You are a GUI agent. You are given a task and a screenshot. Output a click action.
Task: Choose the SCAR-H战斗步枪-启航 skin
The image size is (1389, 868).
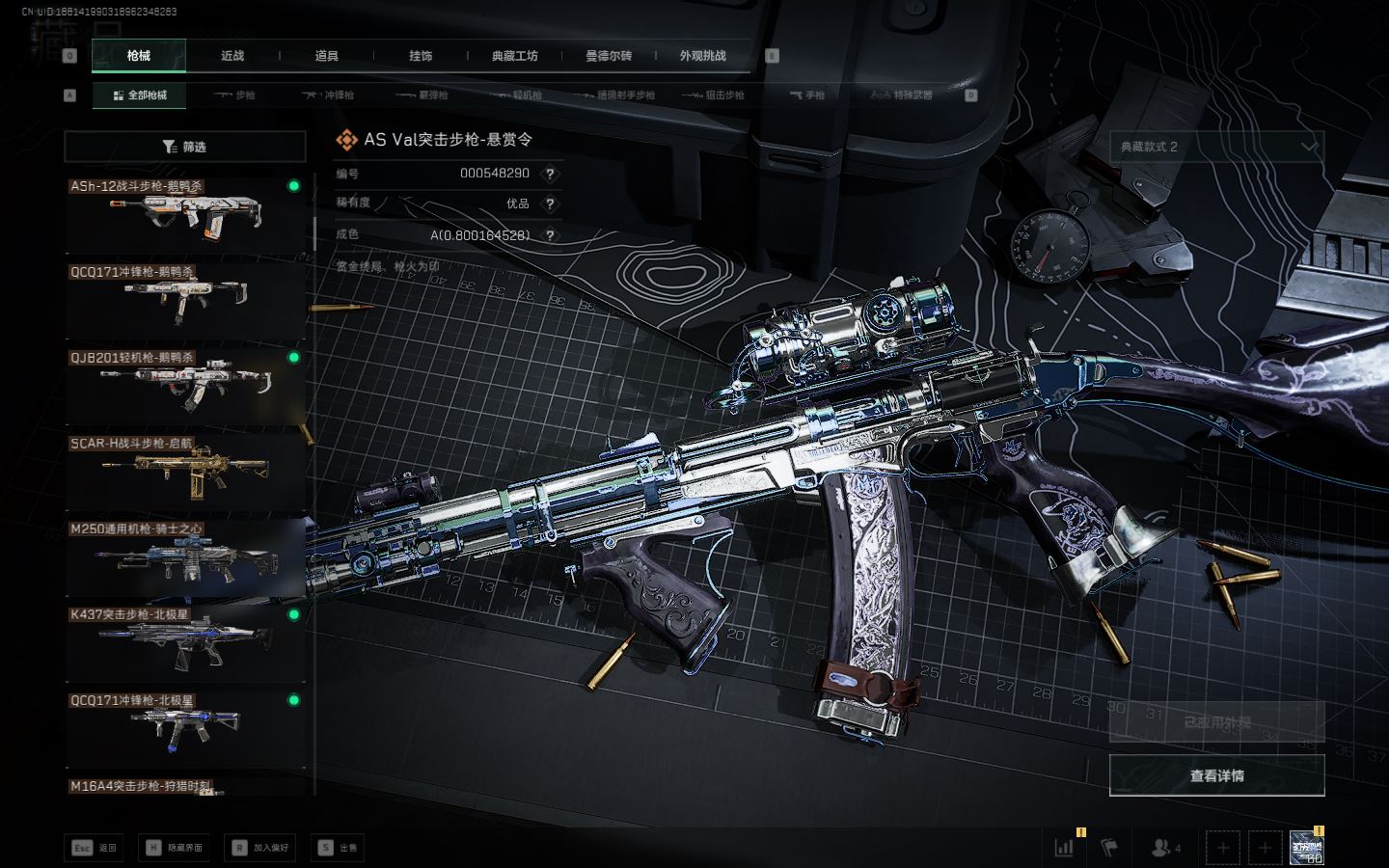(x=185, y=470)
